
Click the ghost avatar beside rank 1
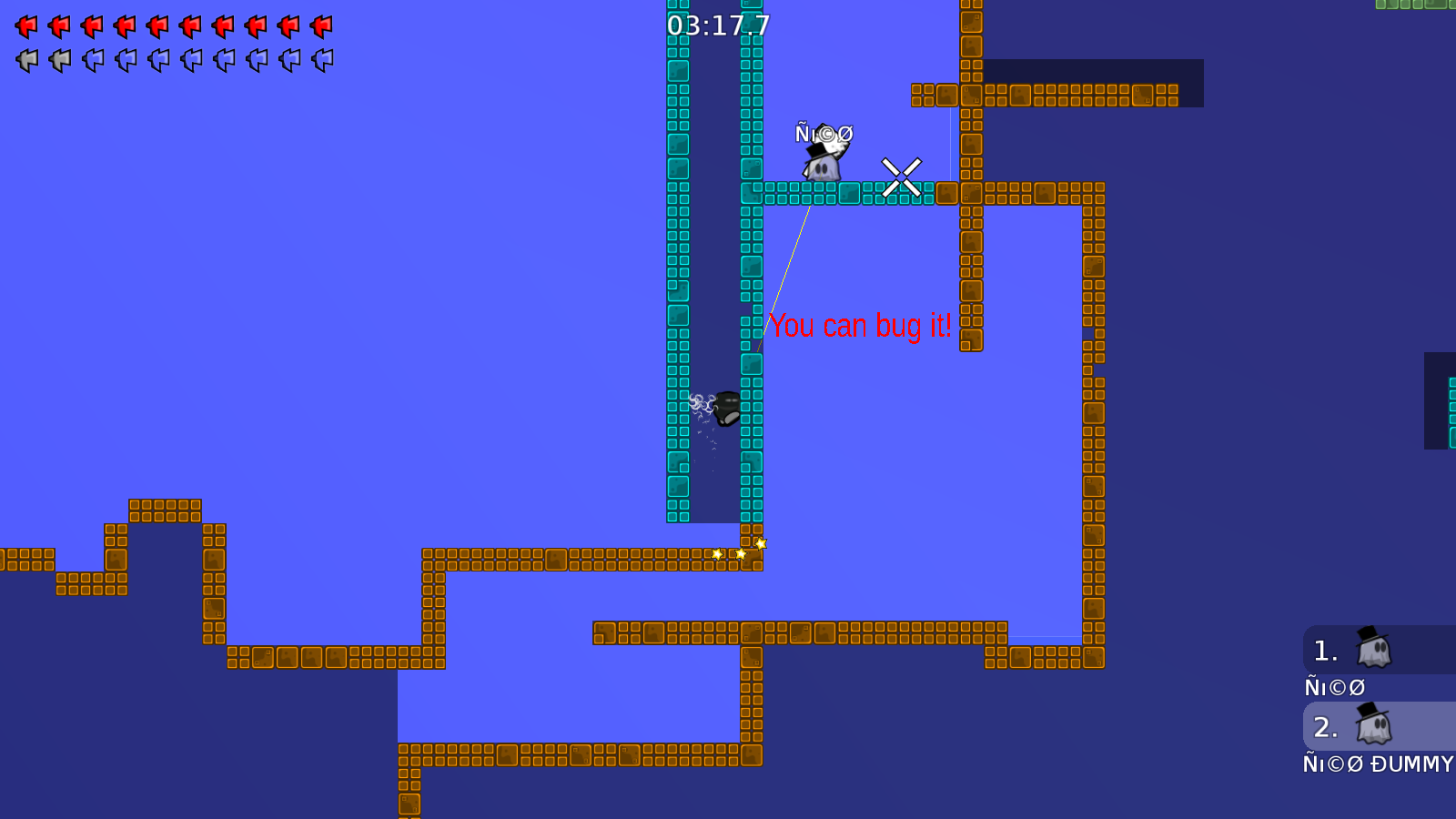pos(1374,648)
